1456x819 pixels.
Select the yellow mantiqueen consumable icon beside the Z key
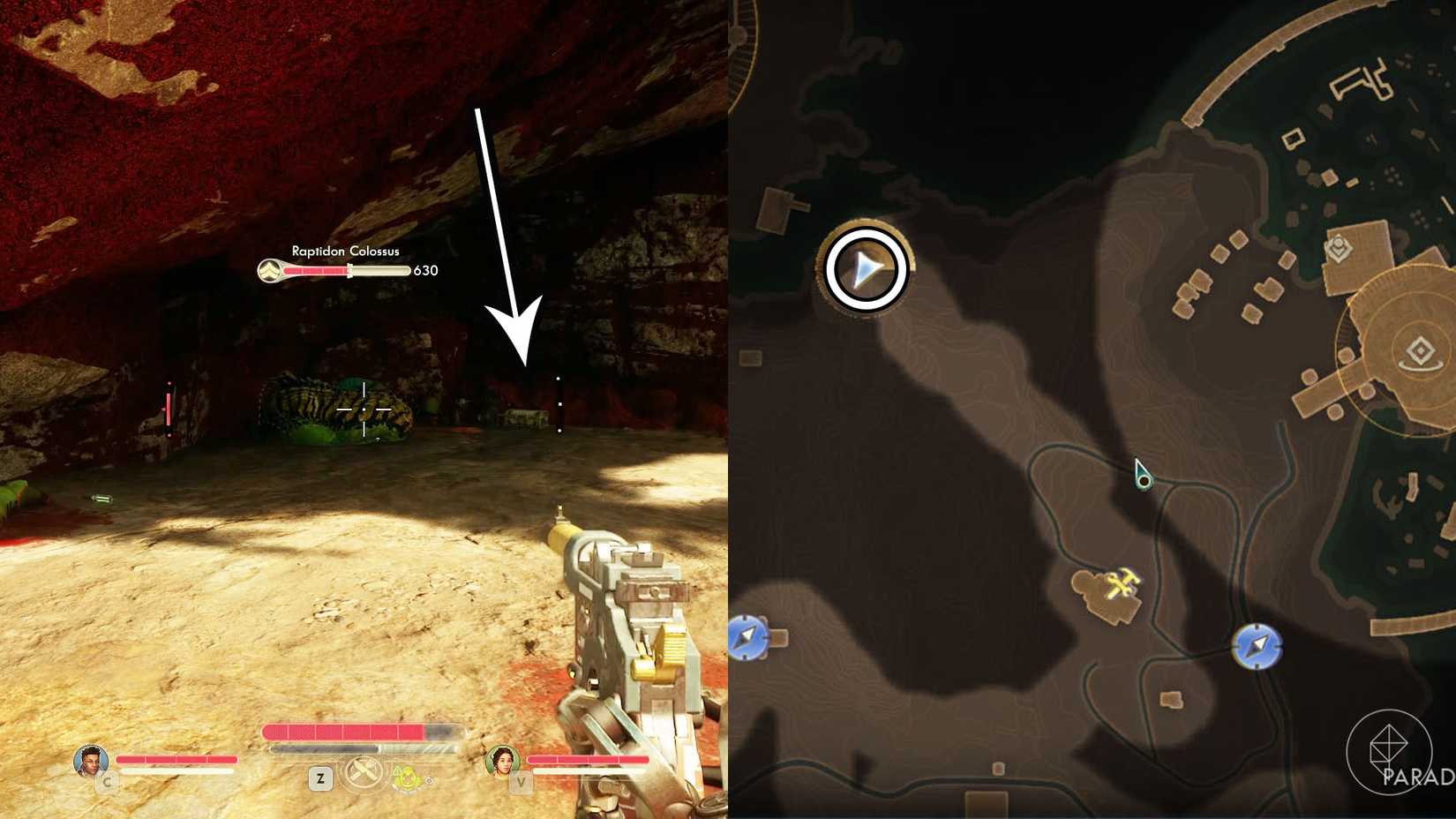coord(409,778)
